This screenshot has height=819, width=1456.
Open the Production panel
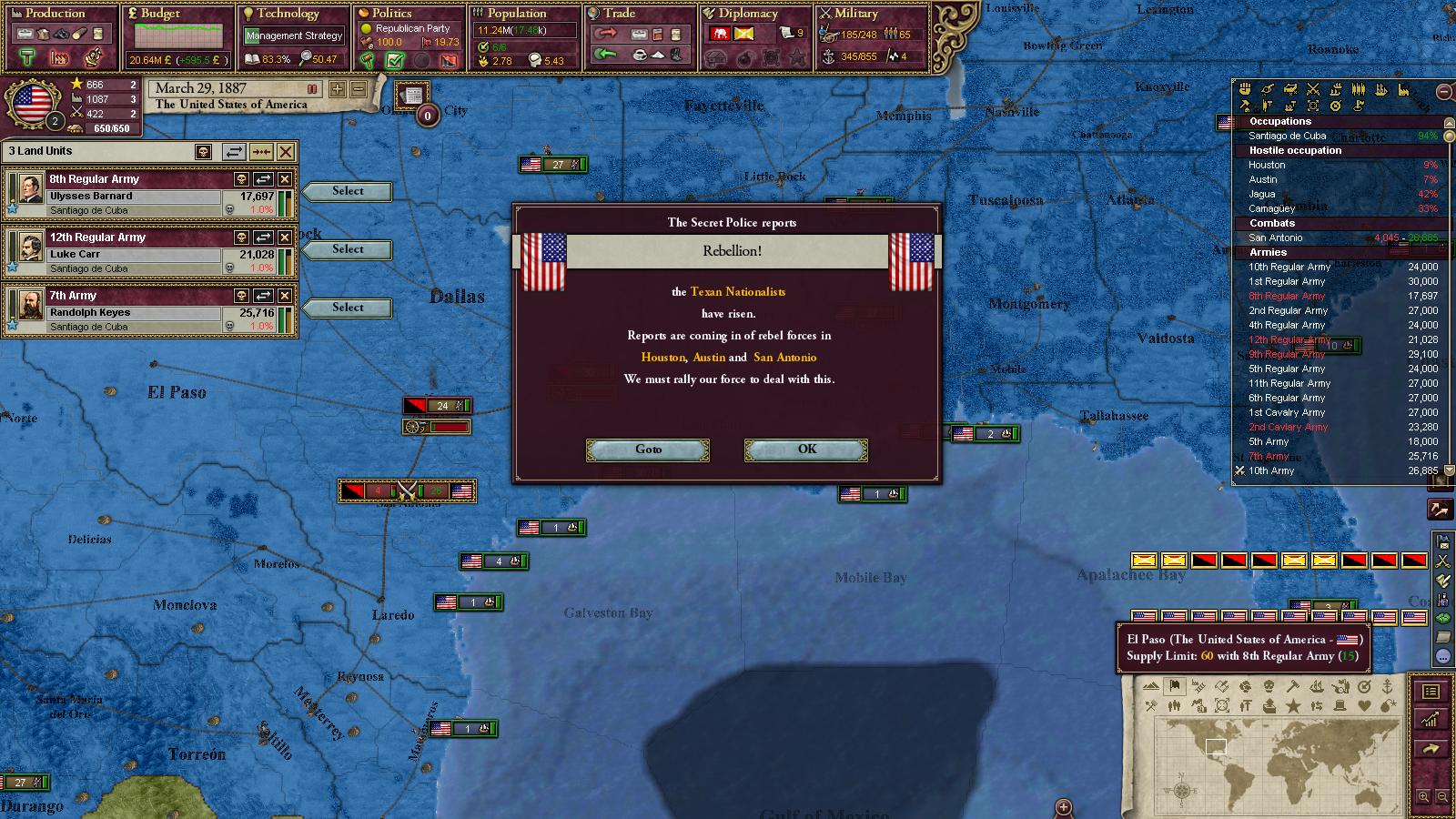tap(55, 14)
